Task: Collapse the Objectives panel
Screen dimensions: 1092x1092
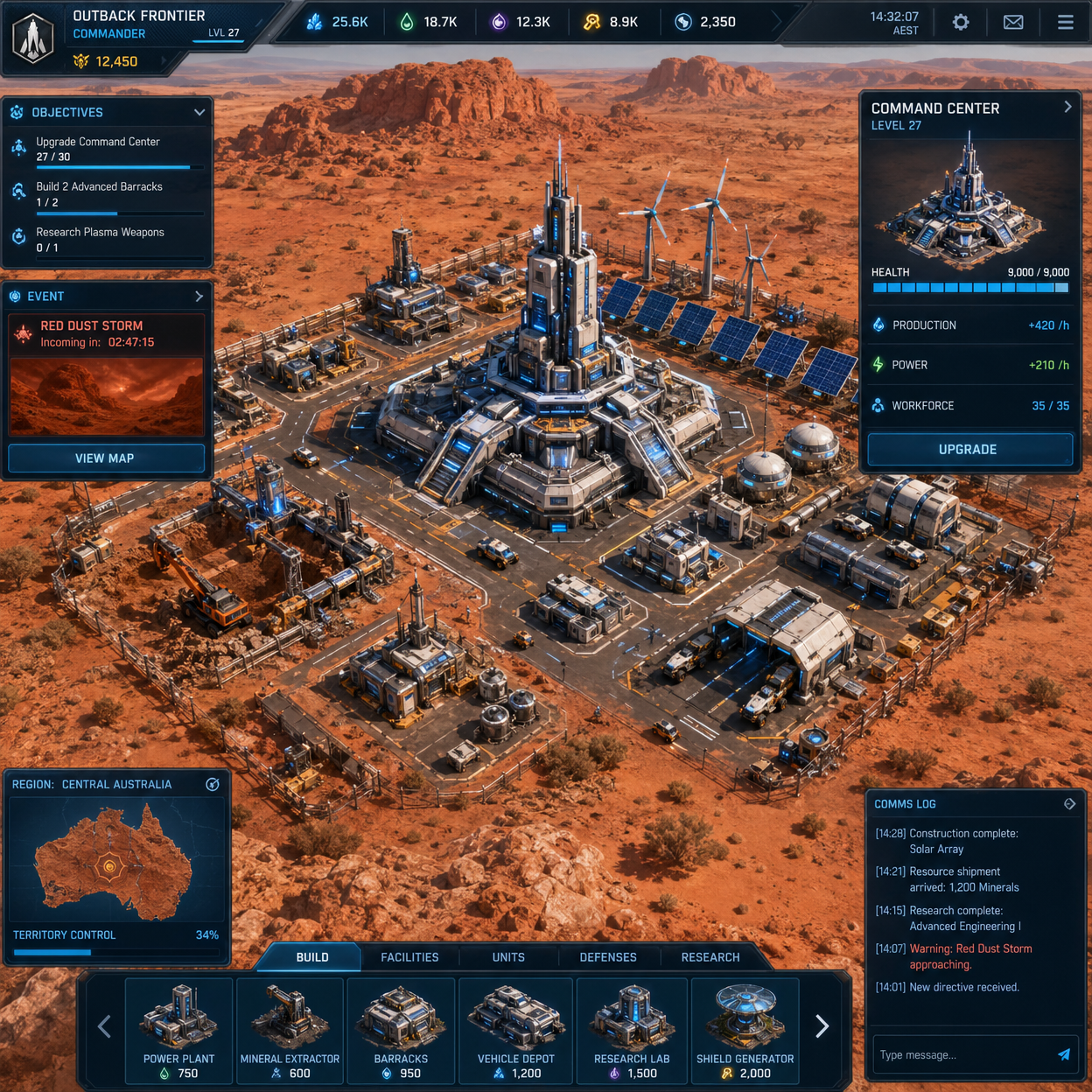Action: tap(199, 113)
